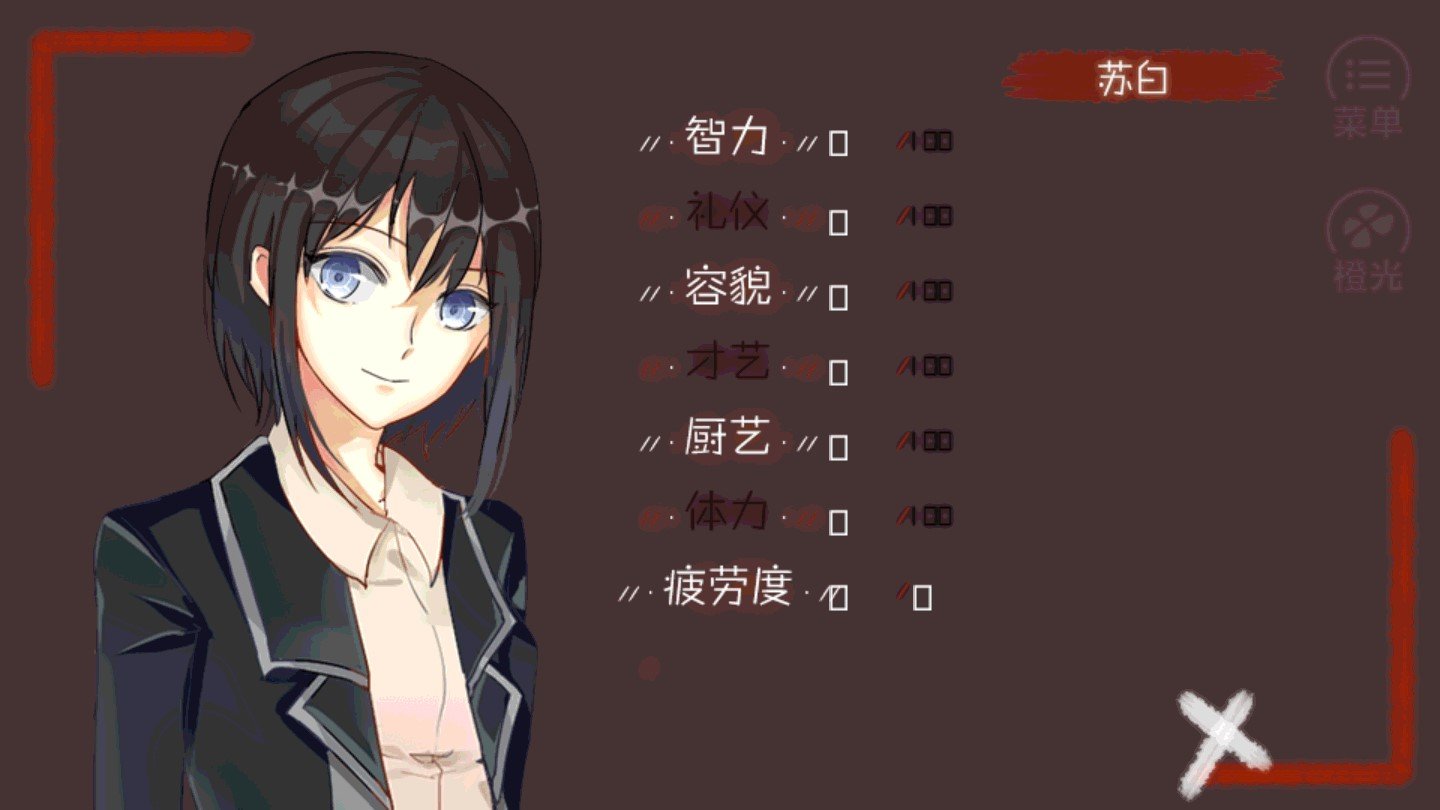Click the Stamina stat value box
The width and height of the screenshot is (1440, 810).
point(836,520)
